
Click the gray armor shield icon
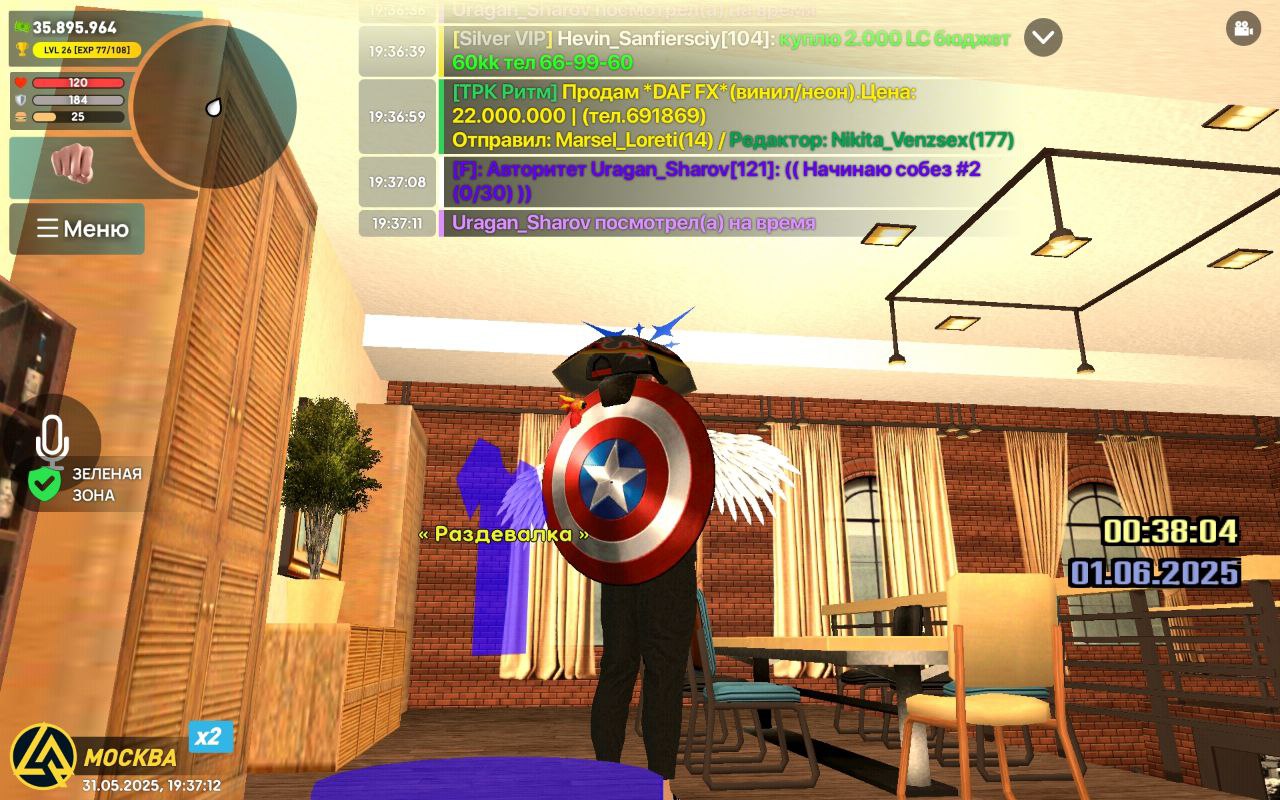coord(22,100)
